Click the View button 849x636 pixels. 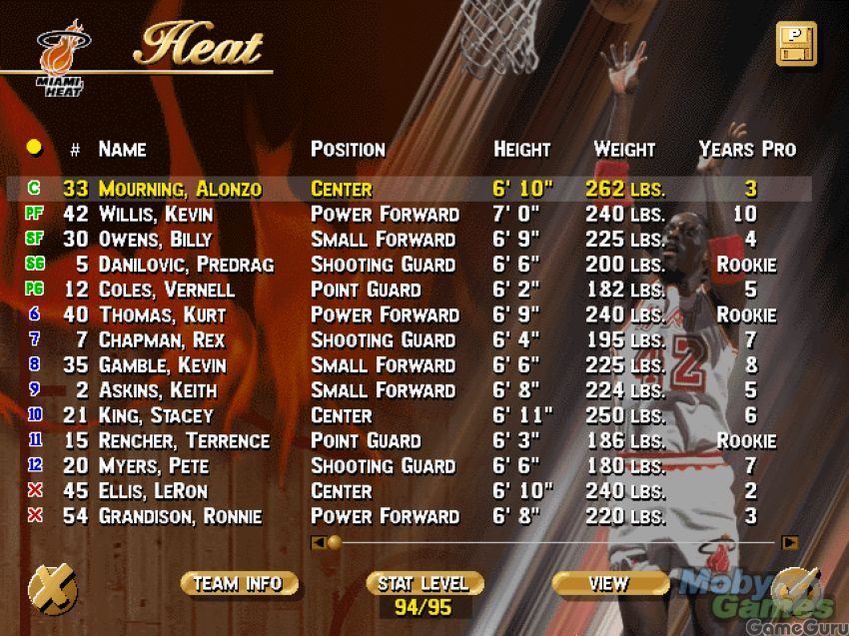point(610,583)
